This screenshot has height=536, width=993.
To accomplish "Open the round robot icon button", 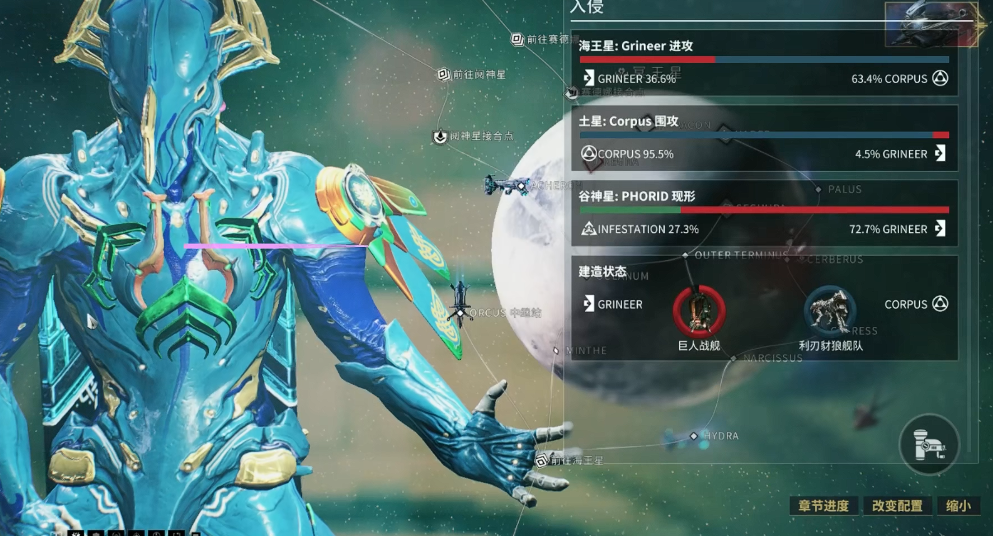I will [x=929, y=444].
